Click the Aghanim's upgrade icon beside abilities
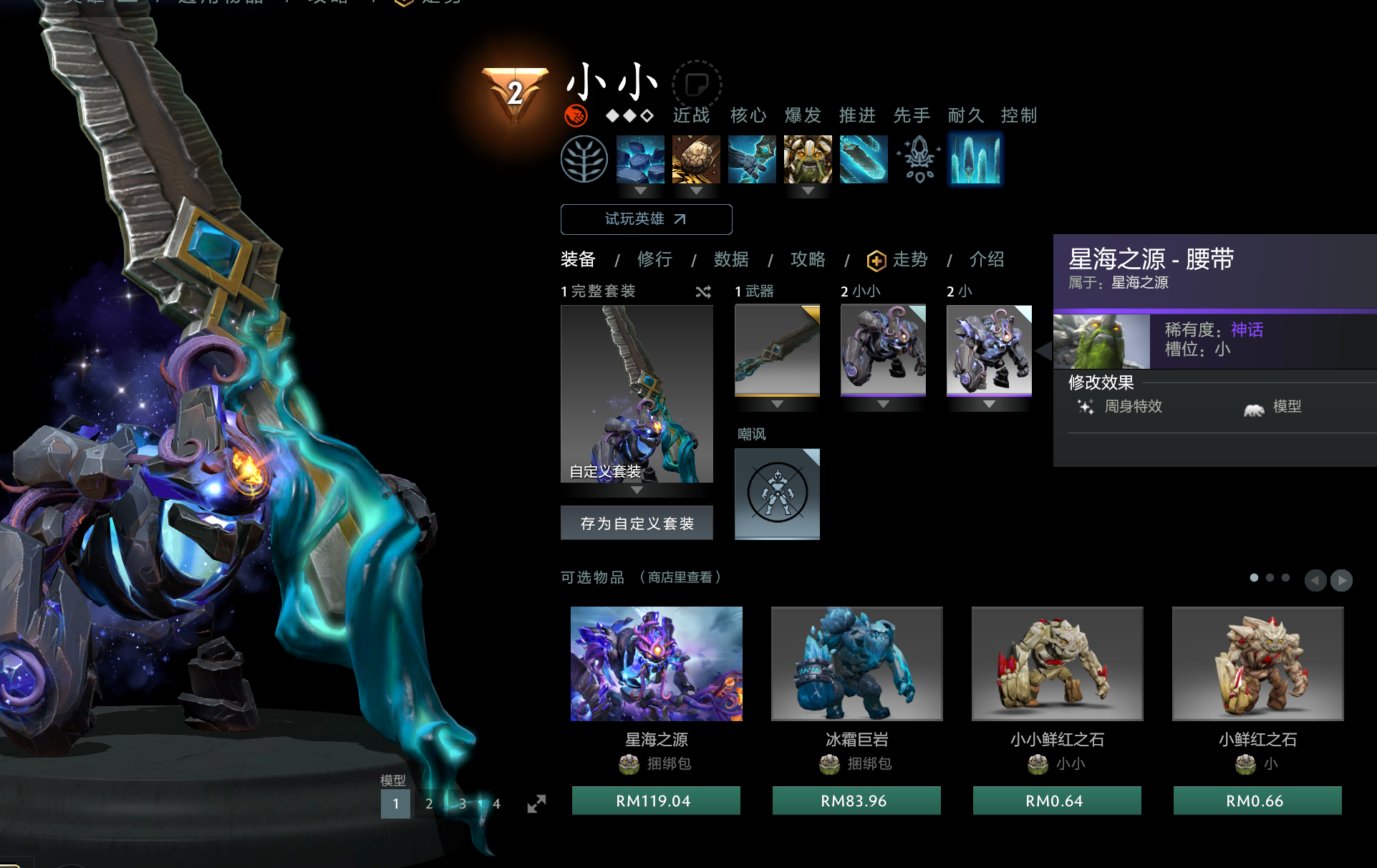1377x868 pixels. click(x=919, y=159)
